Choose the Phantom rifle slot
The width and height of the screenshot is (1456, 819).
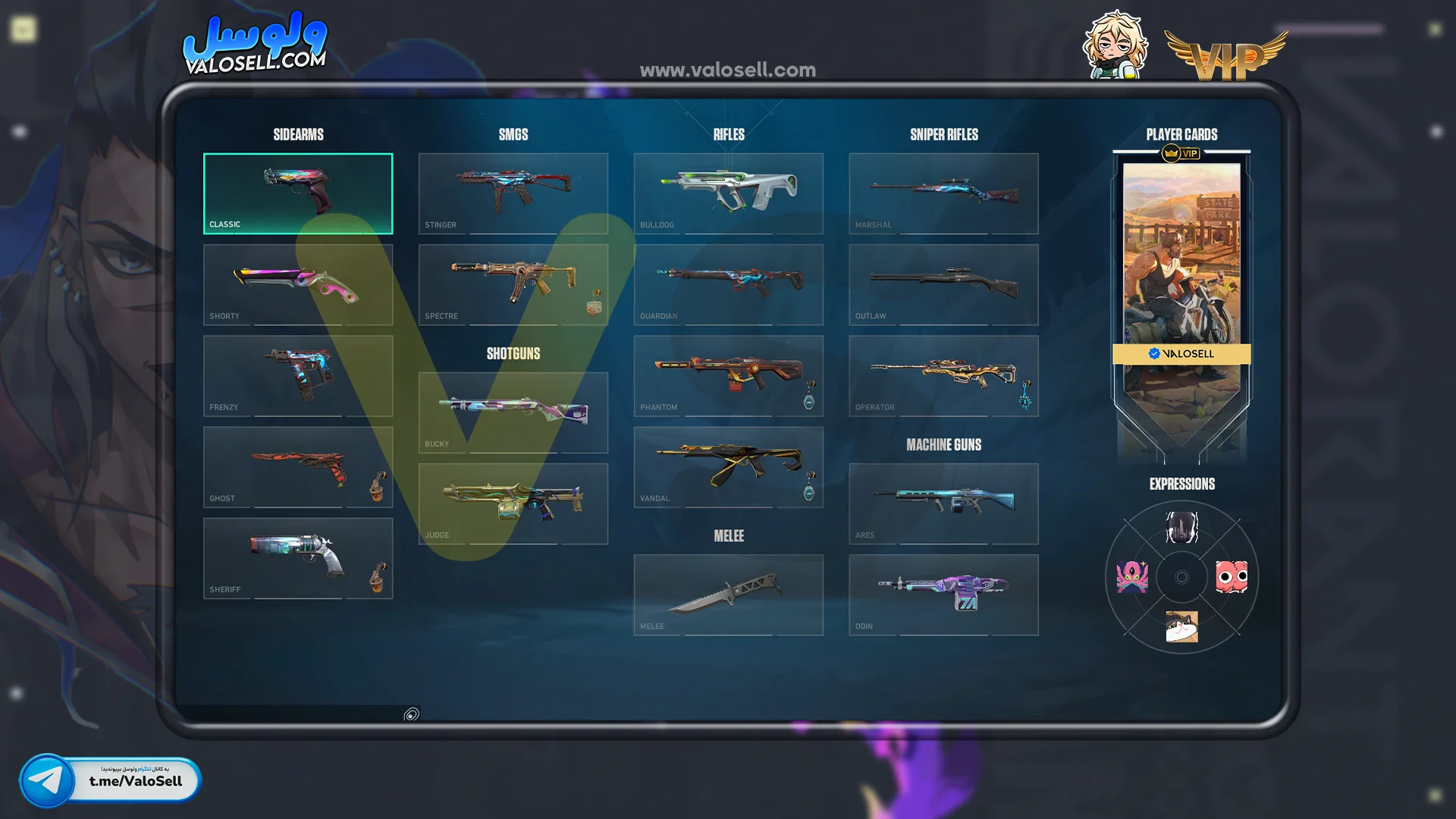click(729, 375)
